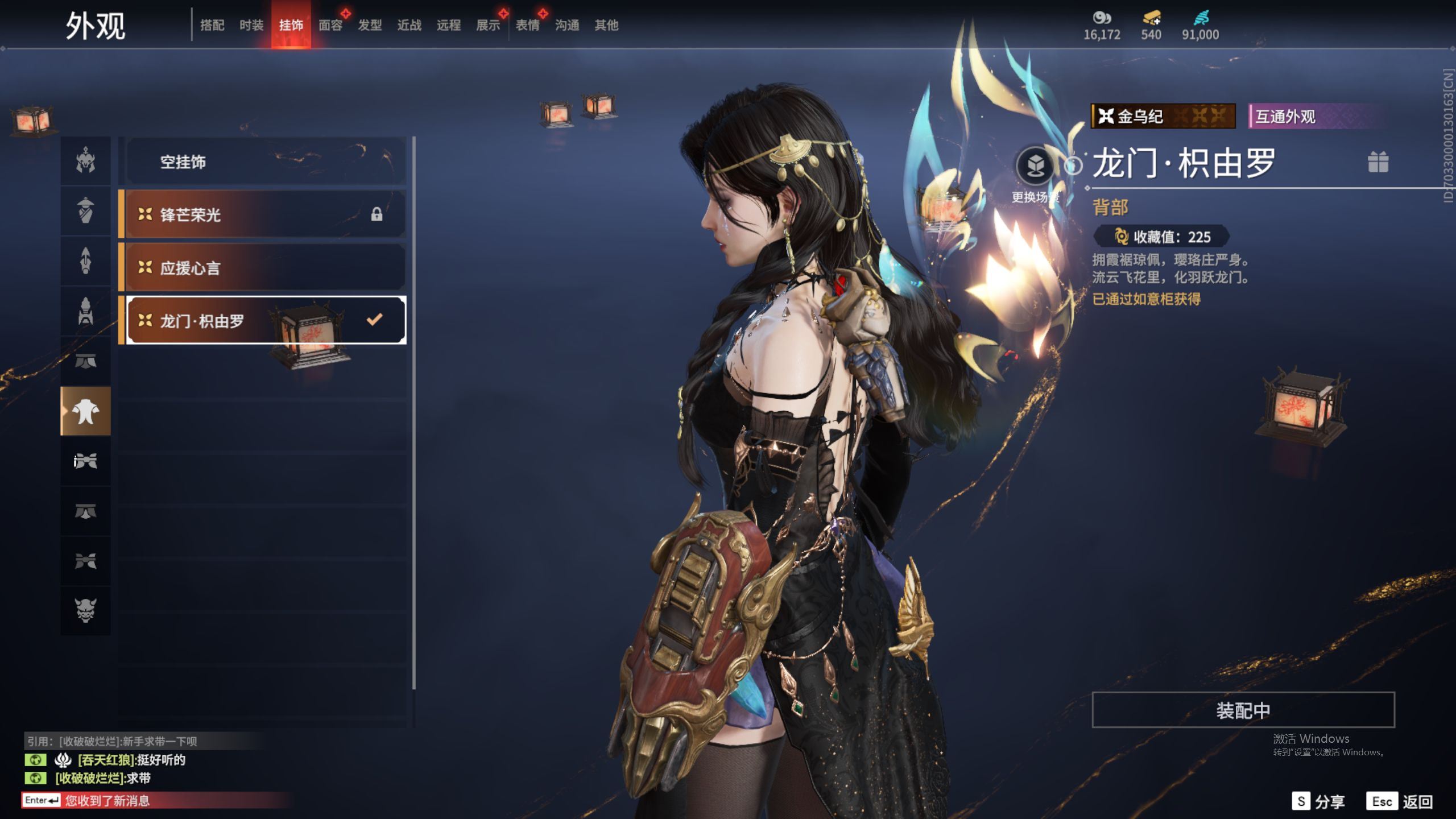Open the 时装 tab
The width and height of the screenshot is (1456, 819).
point(251,25)
